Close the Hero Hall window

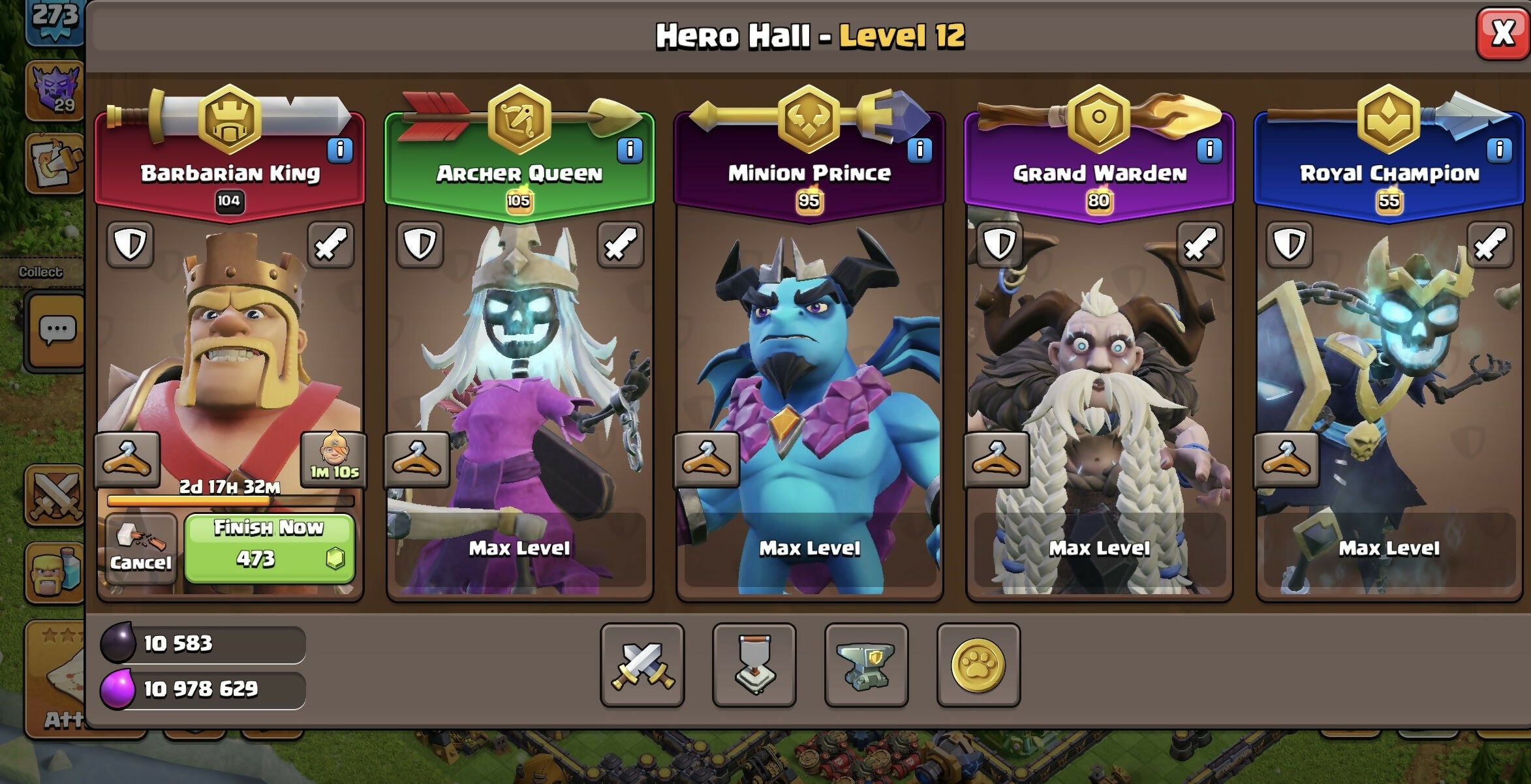point(1502,33)
